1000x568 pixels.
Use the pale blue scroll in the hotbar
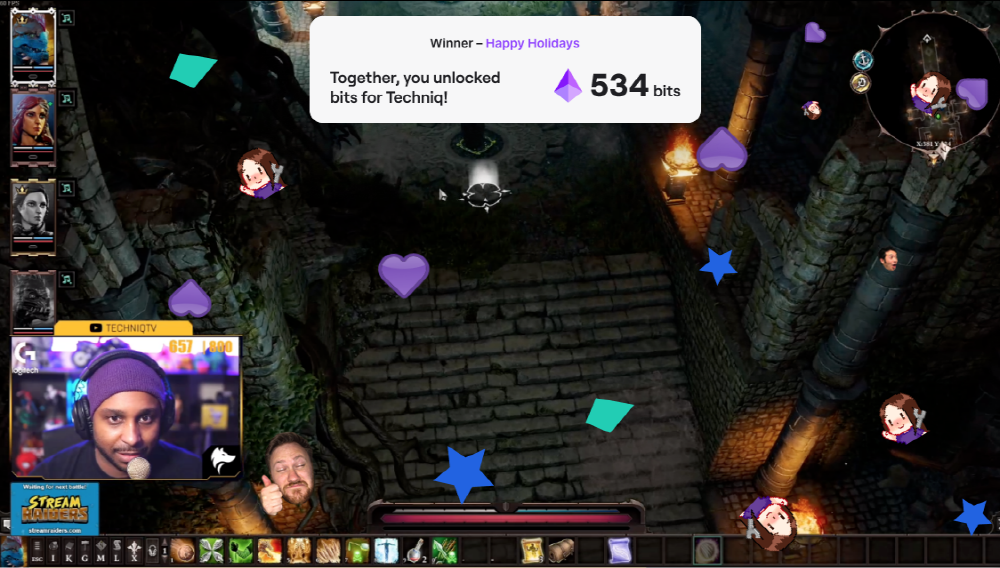(619, 551)
